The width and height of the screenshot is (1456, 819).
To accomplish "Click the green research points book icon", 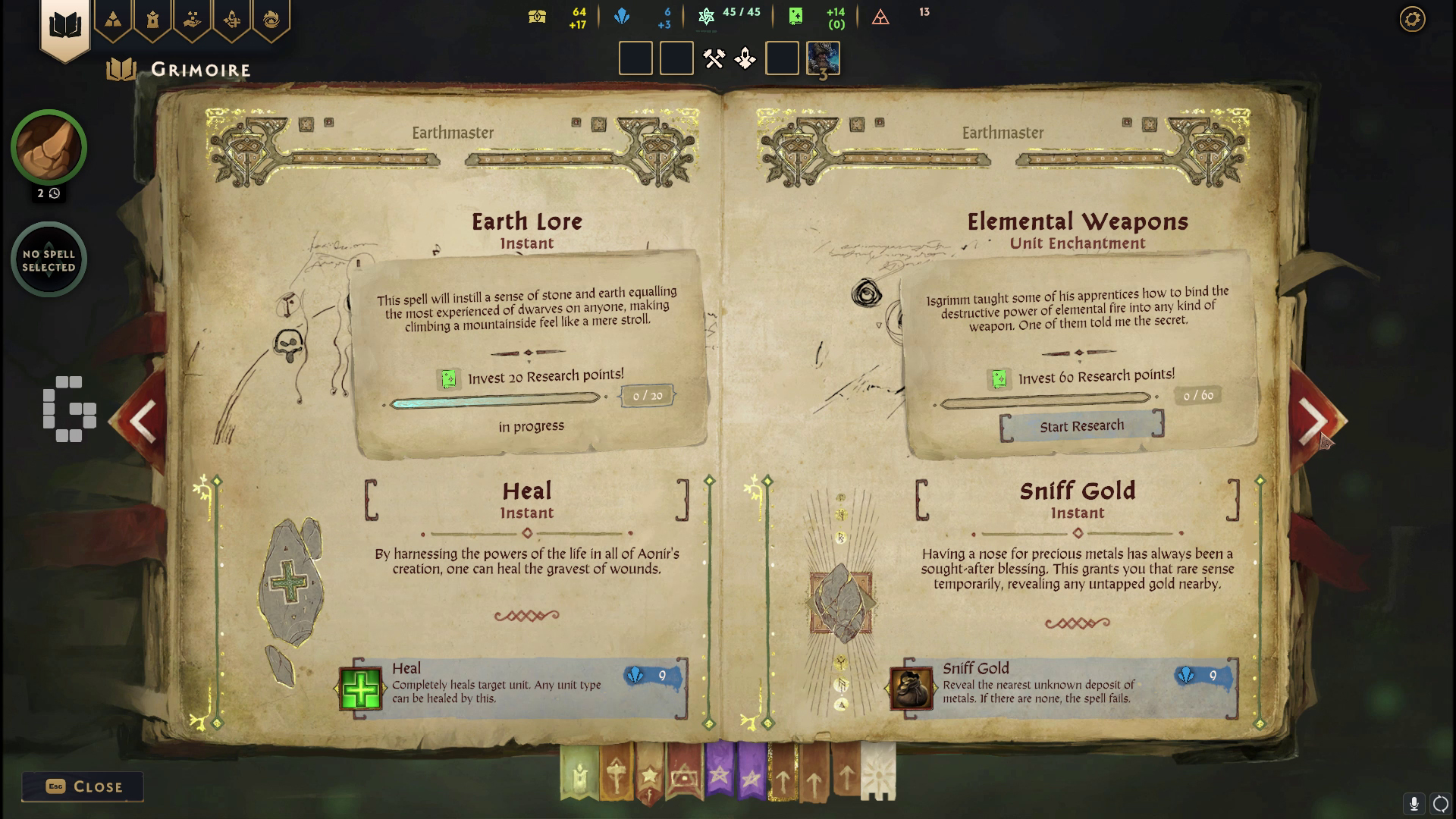I will [x=795, y=16].
